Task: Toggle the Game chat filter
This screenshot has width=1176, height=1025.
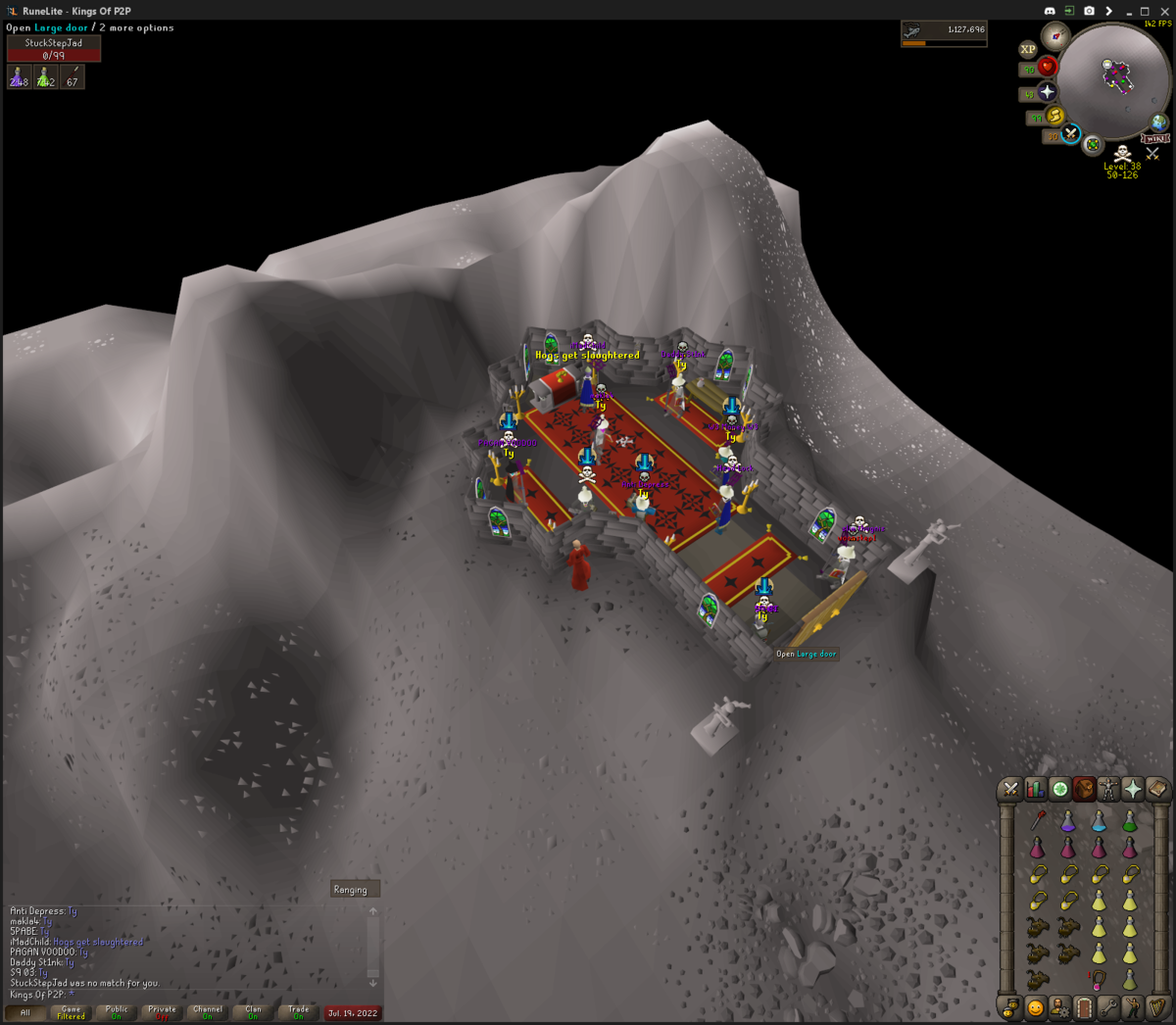Action: [71, 1012]
